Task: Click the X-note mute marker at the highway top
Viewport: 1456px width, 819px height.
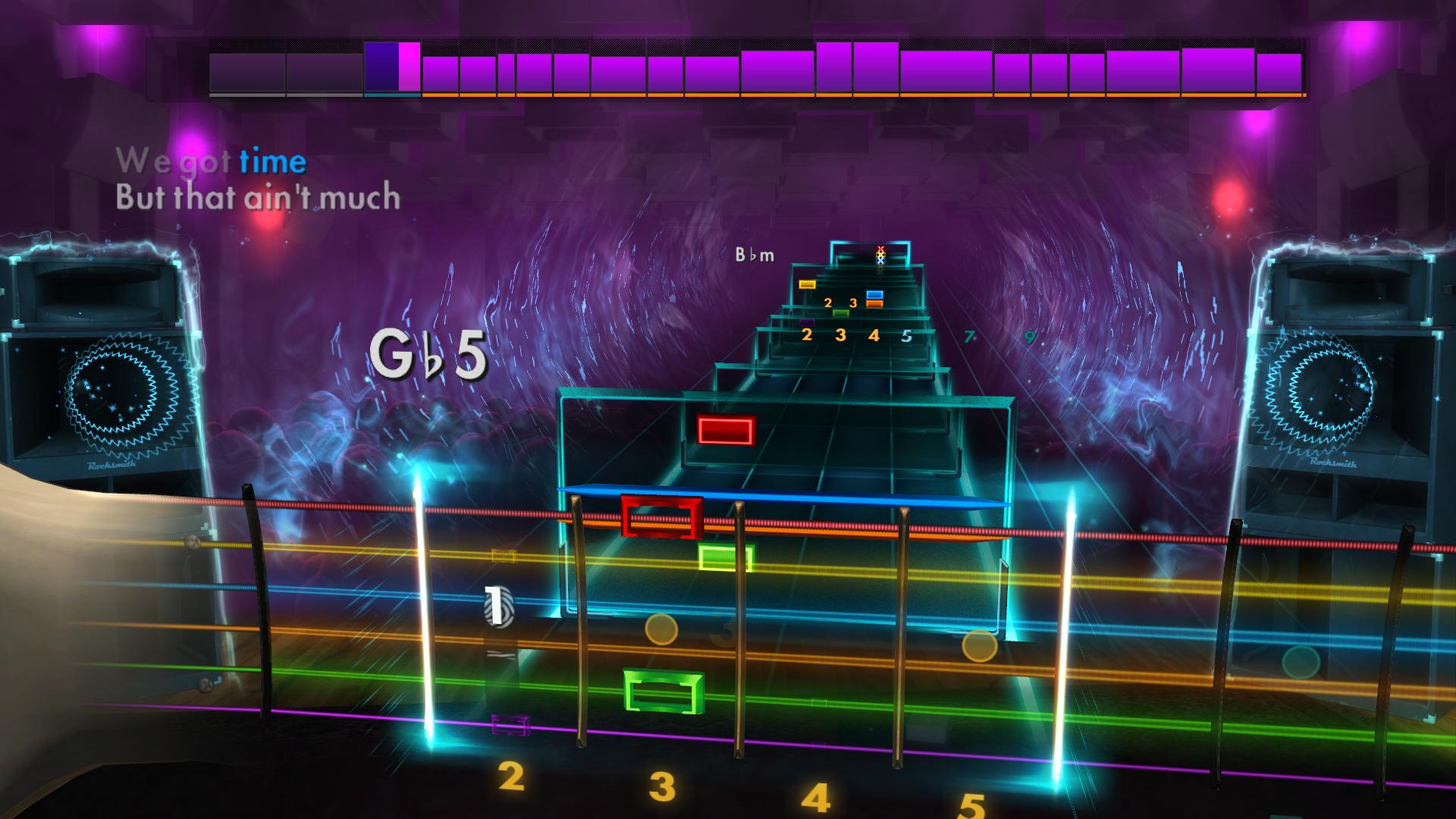Action: pos(878,256)
